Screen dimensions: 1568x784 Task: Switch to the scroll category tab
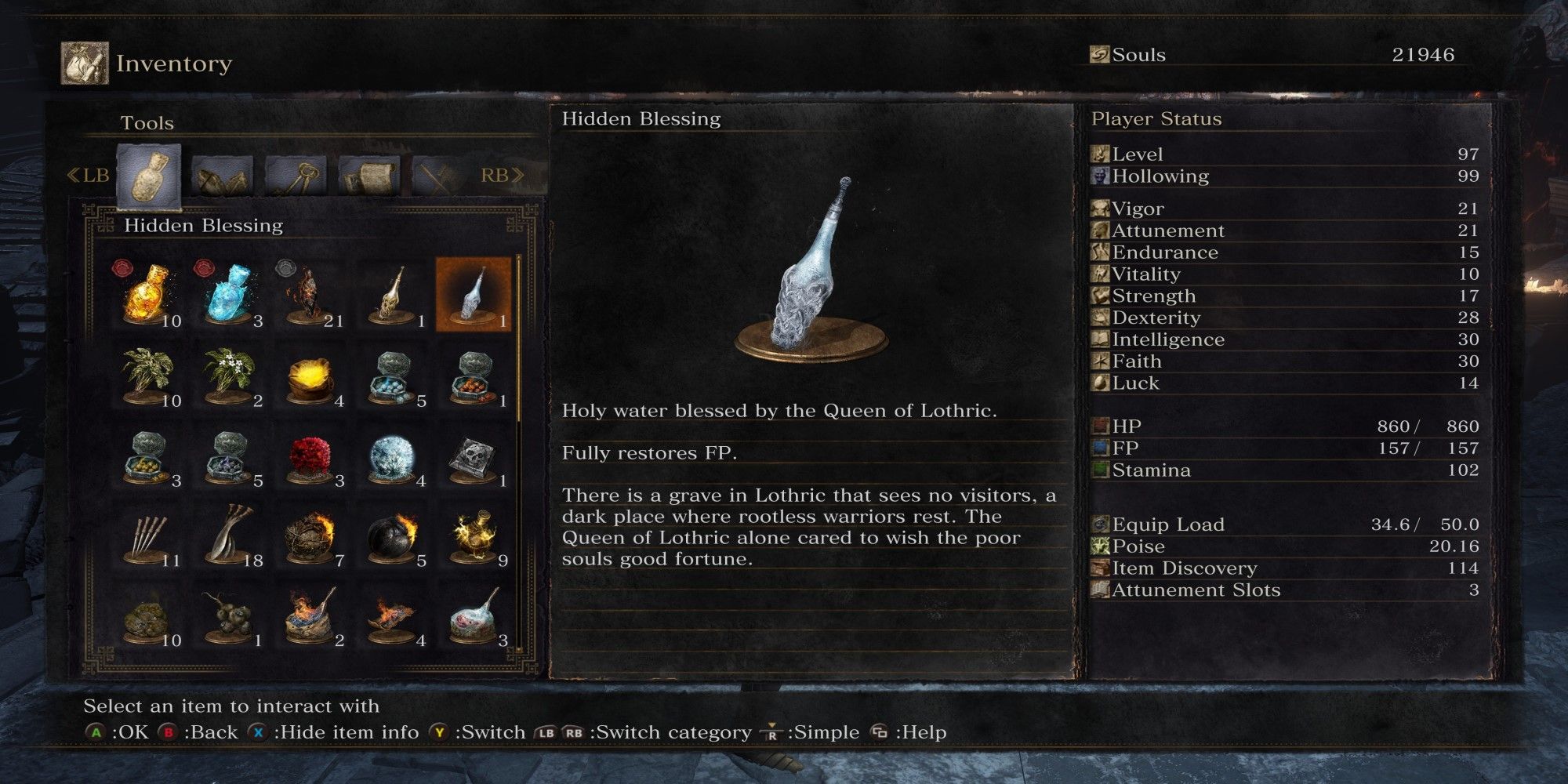coord(369,176)
